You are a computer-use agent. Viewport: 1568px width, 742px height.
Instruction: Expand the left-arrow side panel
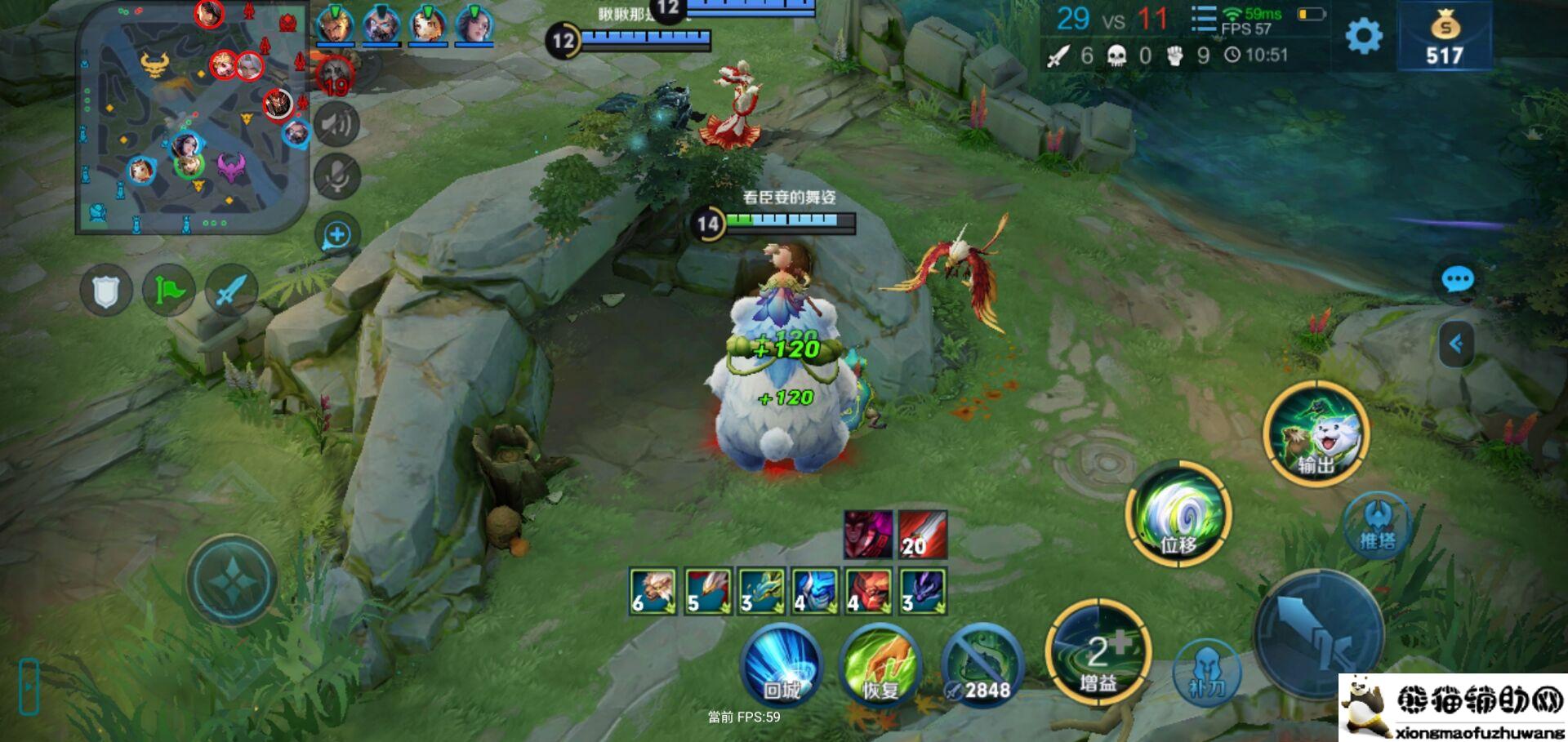[1455, 344]
